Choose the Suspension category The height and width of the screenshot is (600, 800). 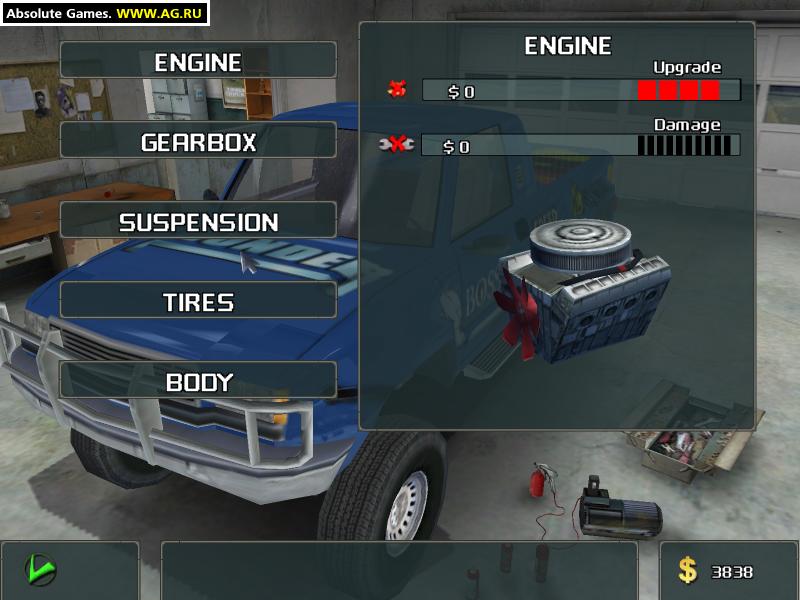(198, 221)
